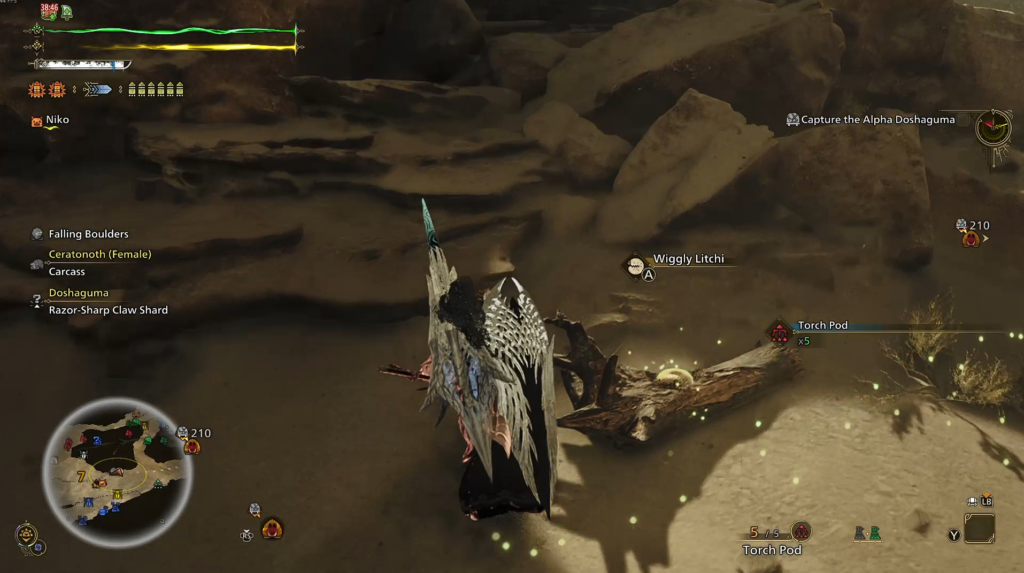Click the Doshaguma monster icon beside the minimap
Screen dimensions: 1024x573
point(191,446)
